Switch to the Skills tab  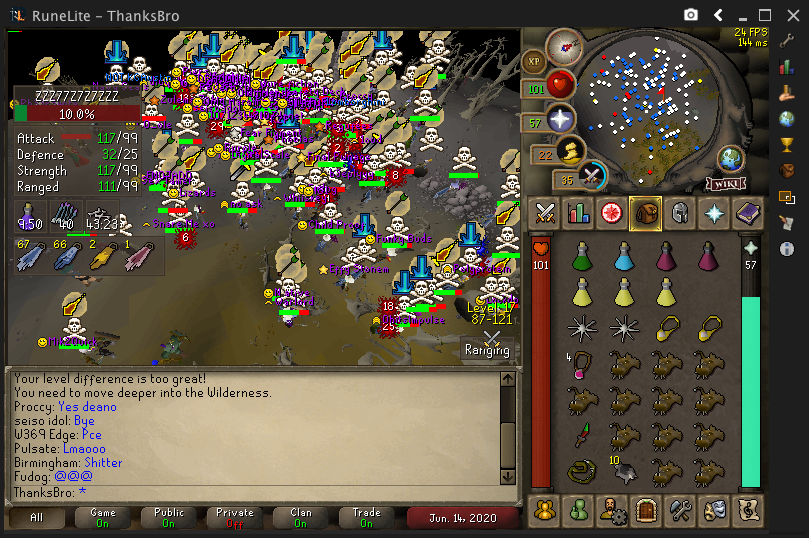[578, 212]
